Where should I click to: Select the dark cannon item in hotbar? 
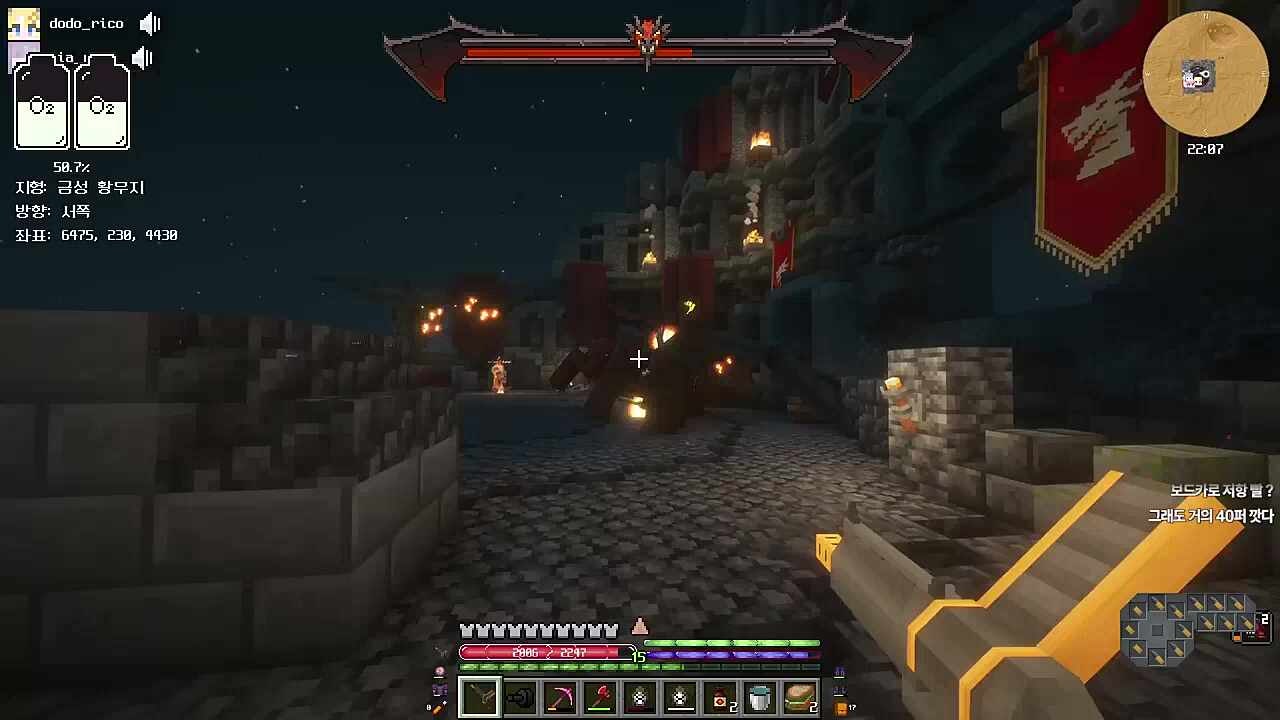tap(520, 697)
